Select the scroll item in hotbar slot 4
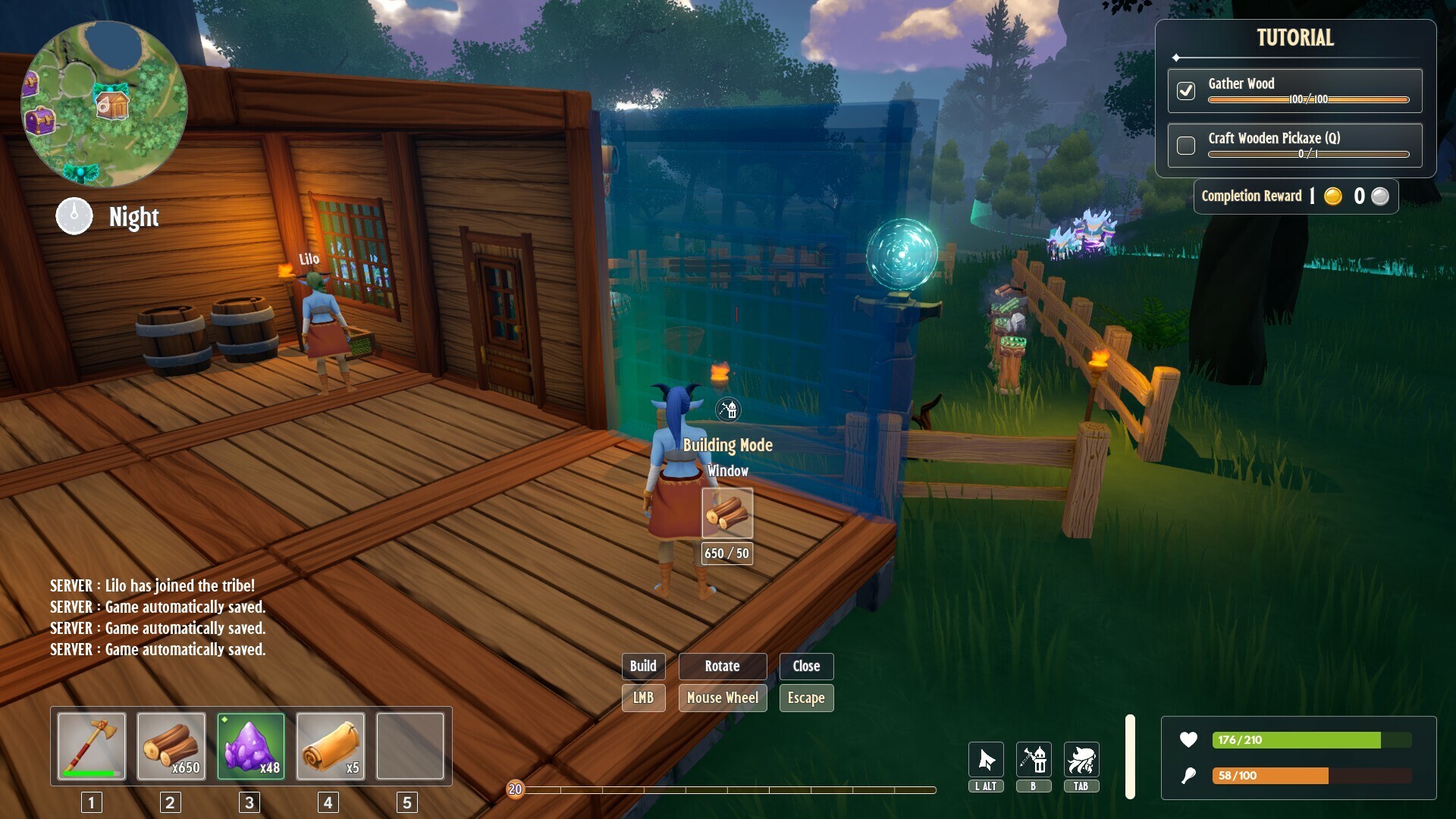The height and width of the screenshot is (819, 1456). (x=331, y=746)
